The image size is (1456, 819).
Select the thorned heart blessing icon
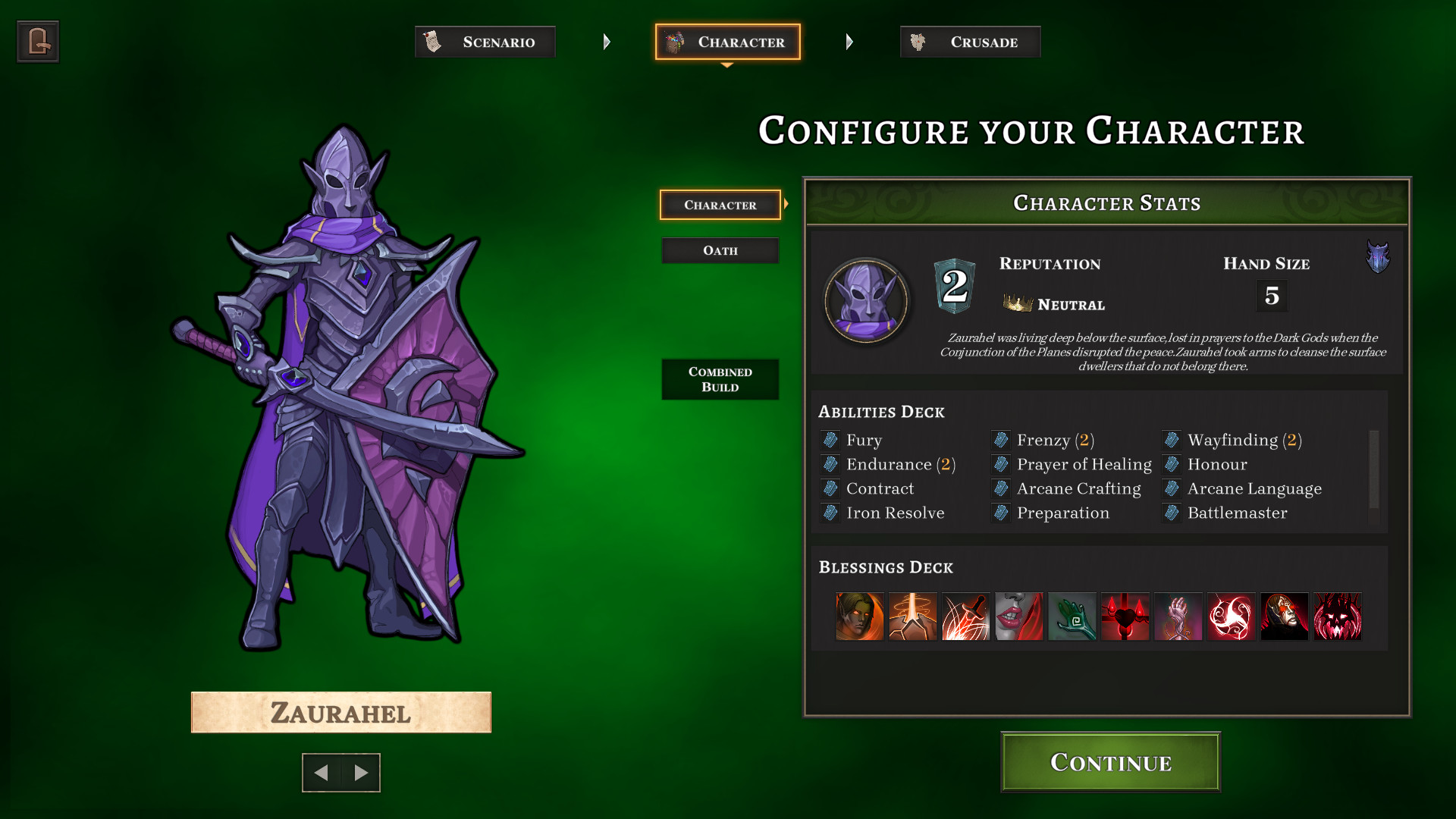[1125, 617]
